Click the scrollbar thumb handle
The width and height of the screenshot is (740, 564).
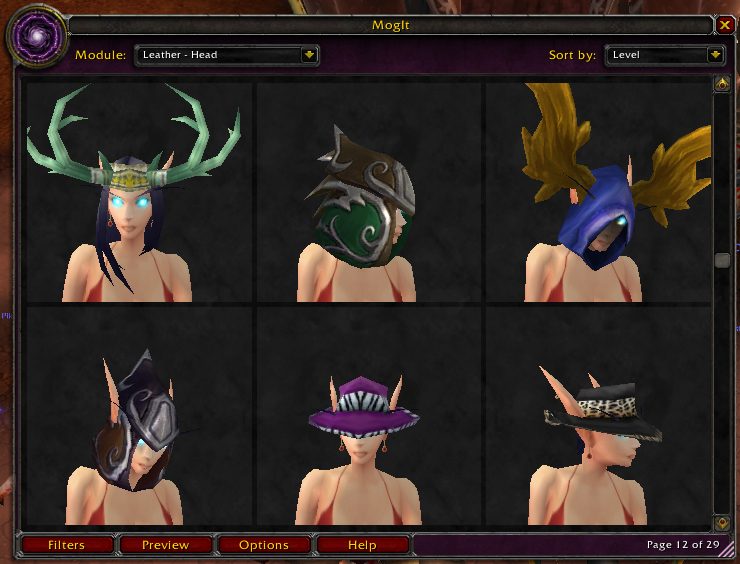(x=721, y=260)
